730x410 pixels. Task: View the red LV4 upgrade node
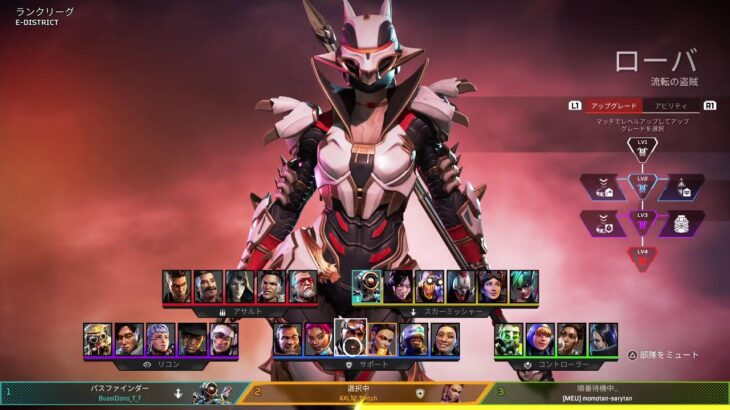pyautogui.click(x=643, y=256)
